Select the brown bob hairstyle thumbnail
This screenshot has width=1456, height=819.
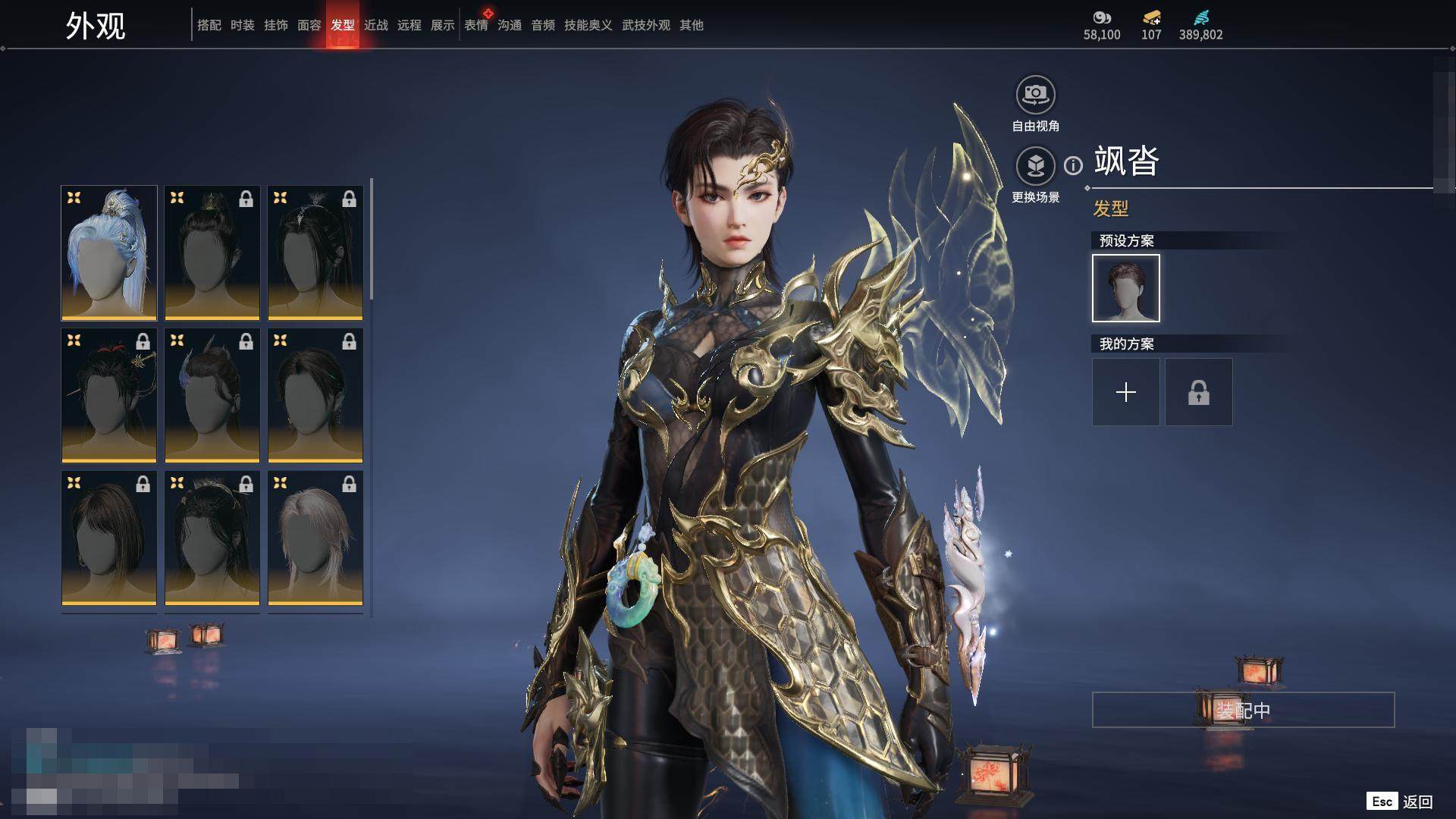point(109,538)
